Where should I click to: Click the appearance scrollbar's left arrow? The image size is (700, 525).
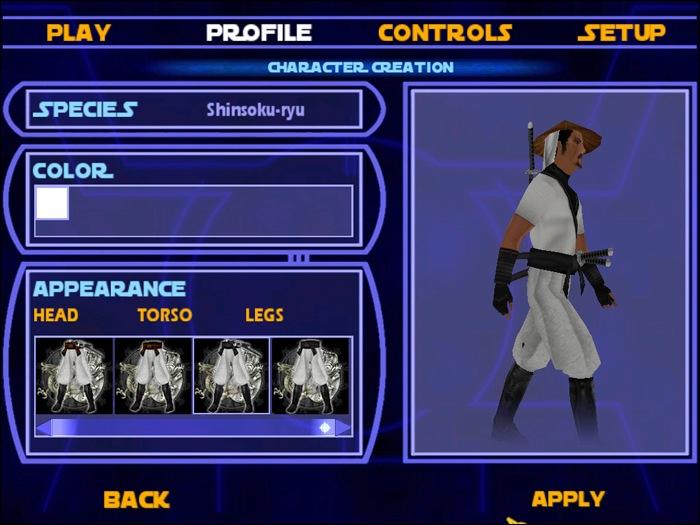click(x=43, y=427)
